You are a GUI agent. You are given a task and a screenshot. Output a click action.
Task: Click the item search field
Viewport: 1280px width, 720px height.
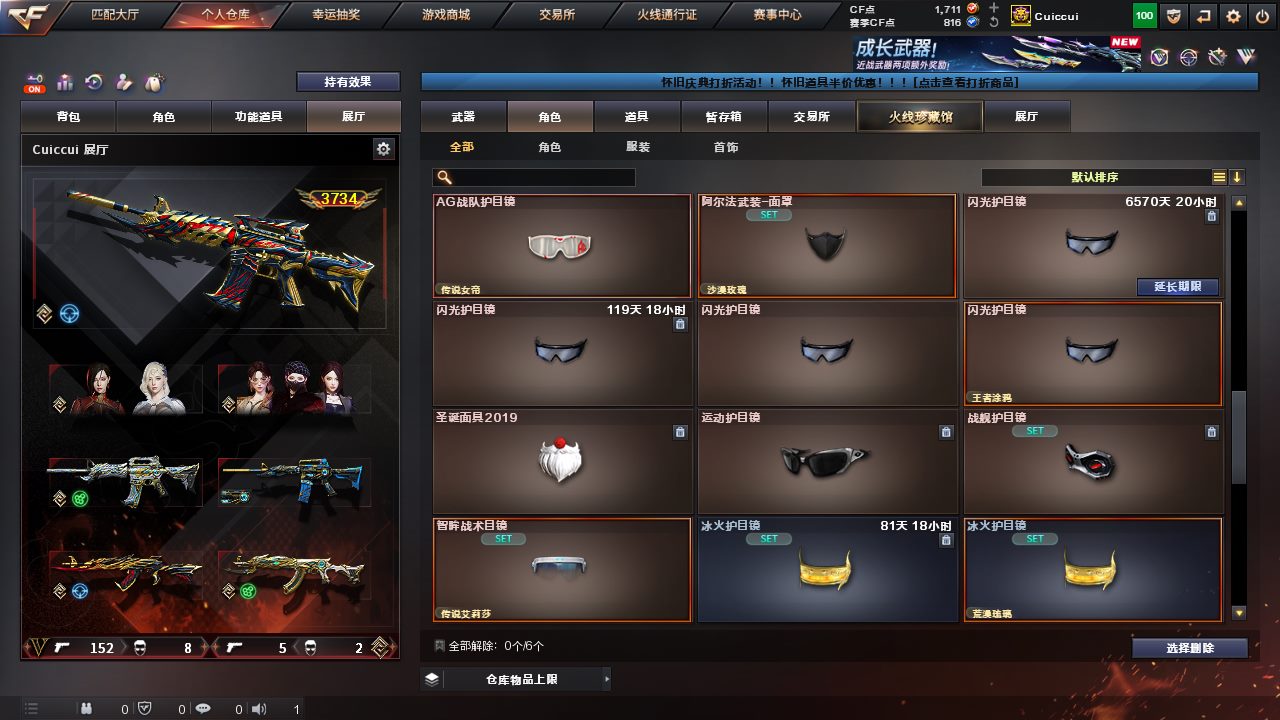pyautogui.click(x=540, y=177)
